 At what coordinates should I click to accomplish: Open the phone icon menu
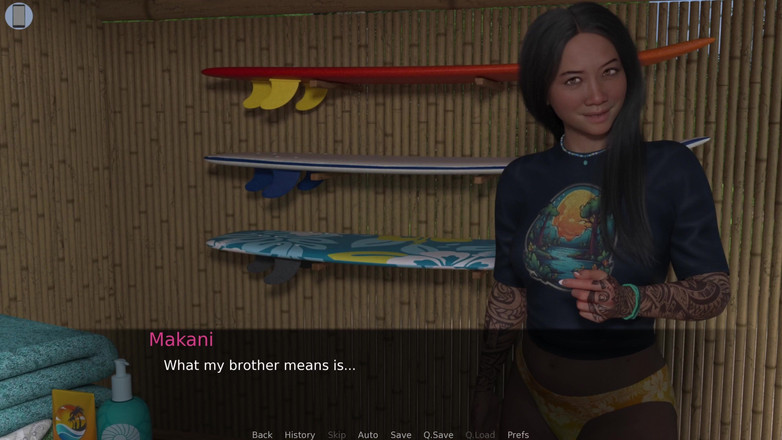[19, 15]
